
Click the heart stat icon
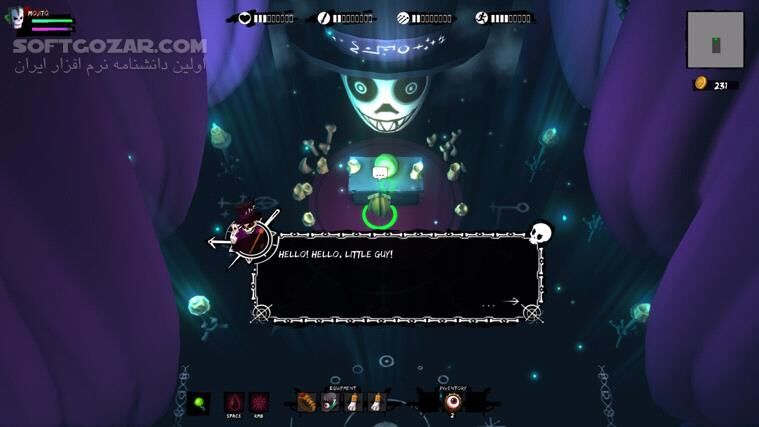(245, 18)
